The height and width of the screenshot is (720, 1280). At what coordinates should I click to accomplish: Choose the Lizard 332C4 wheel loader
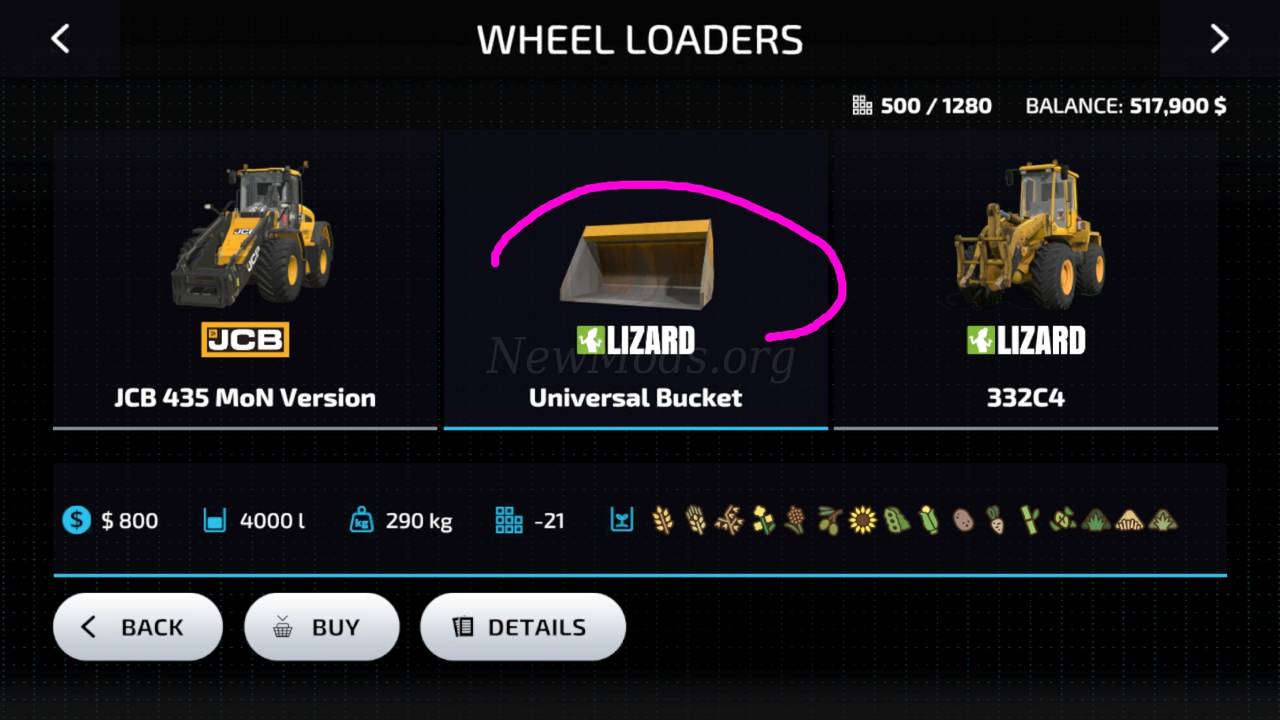pos(1026,280)
